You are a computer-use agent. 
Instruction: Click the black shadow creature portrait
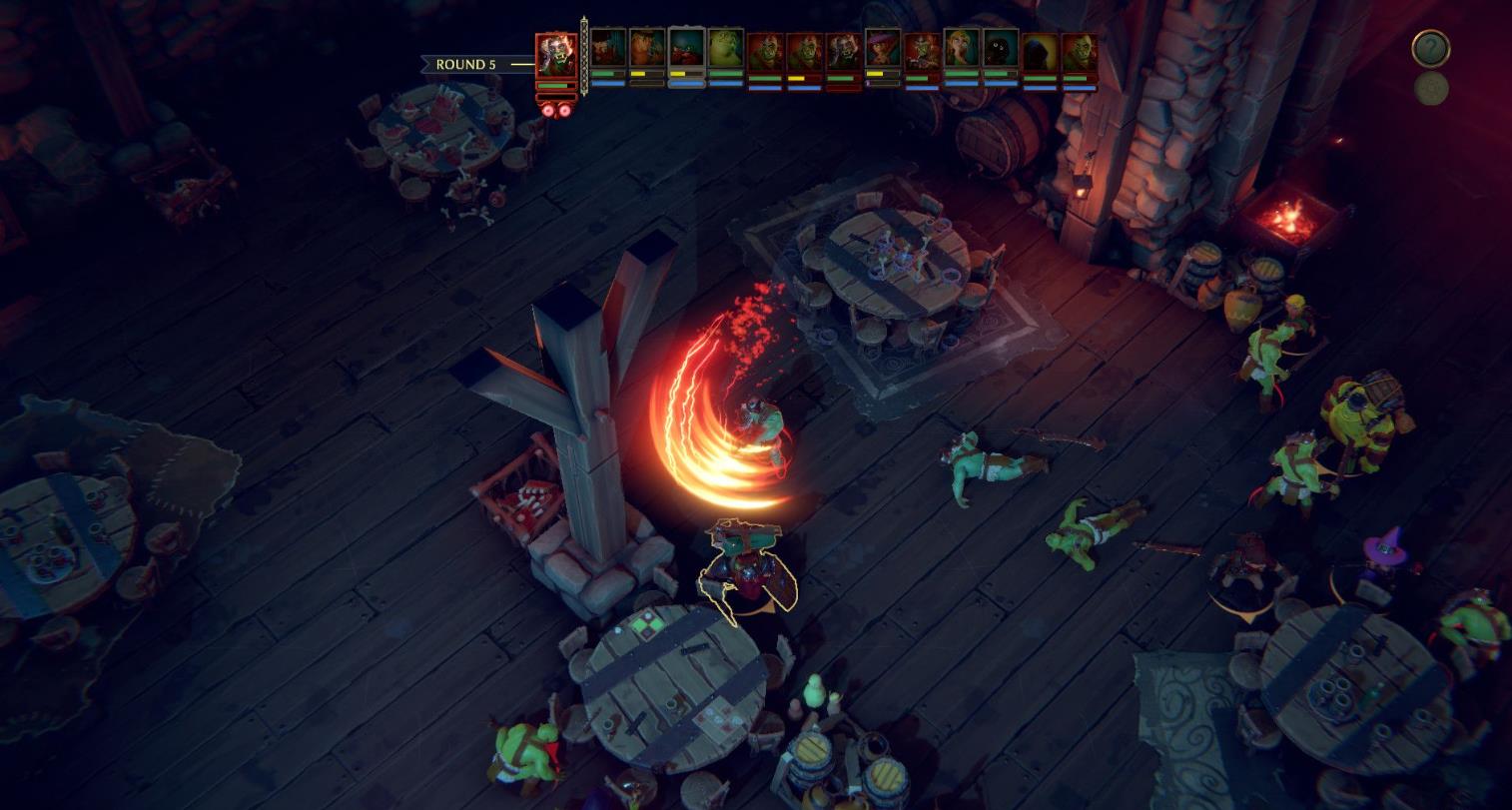click(1000, 50)
